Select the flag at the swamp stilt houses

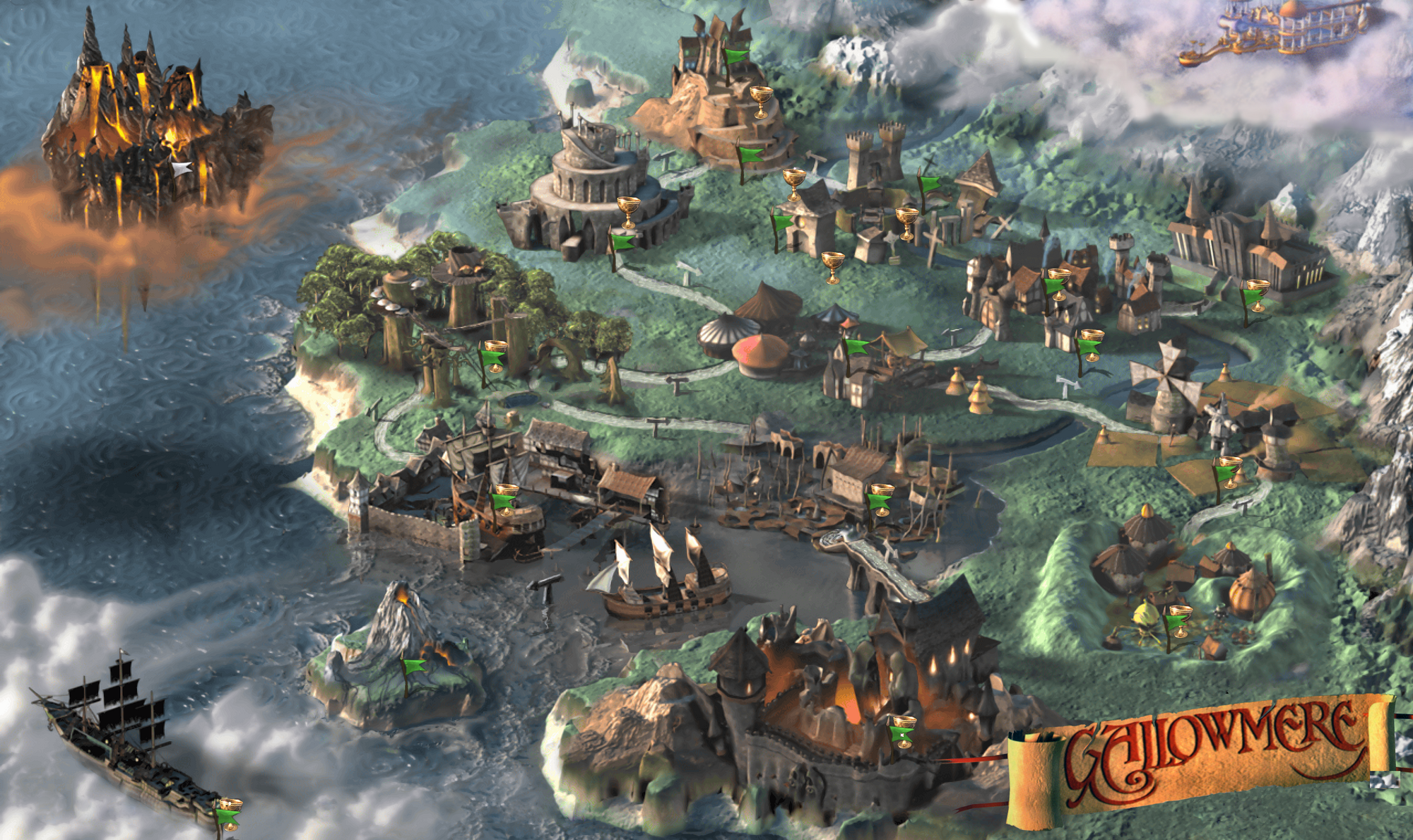coord(880,501)
